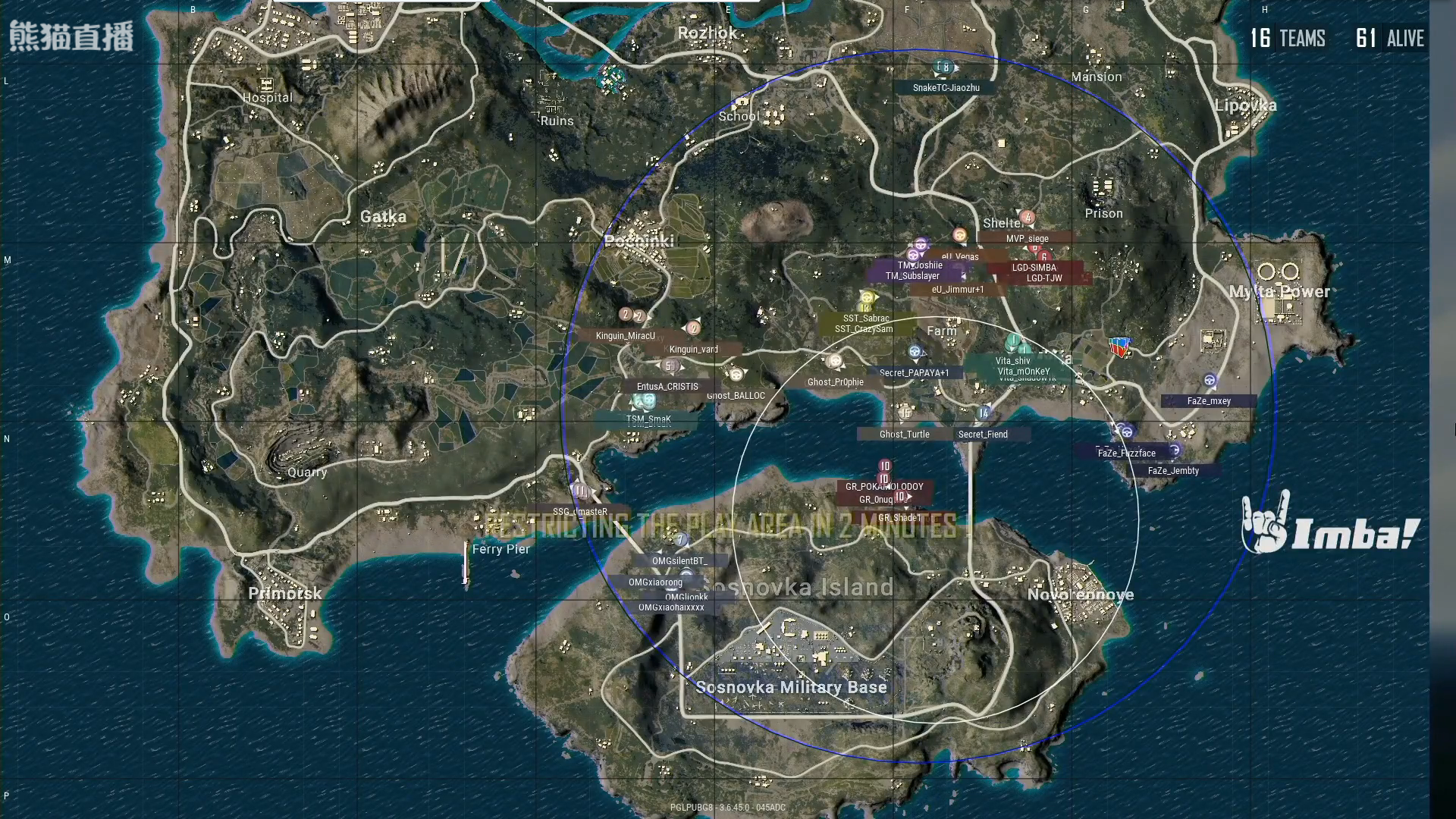Click the eU_Jimmur+1 label

click(957, 290)
